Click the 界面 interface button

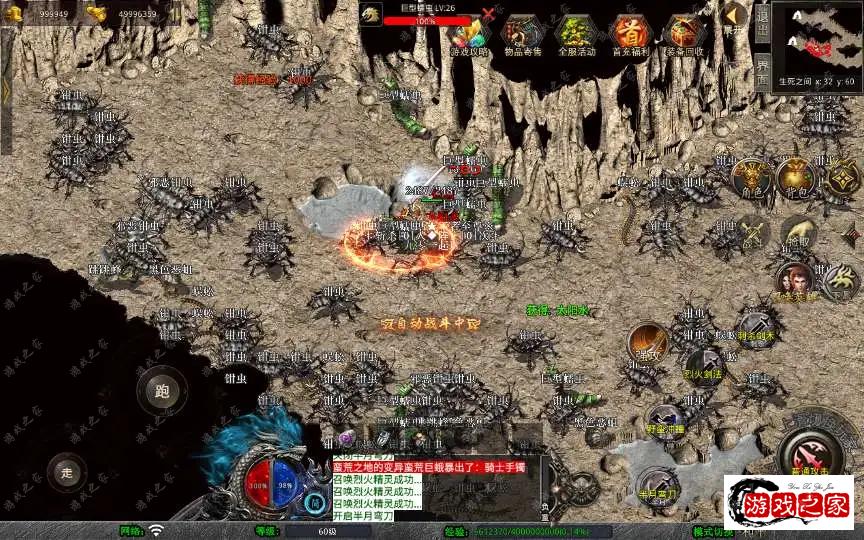pos(763,70)
